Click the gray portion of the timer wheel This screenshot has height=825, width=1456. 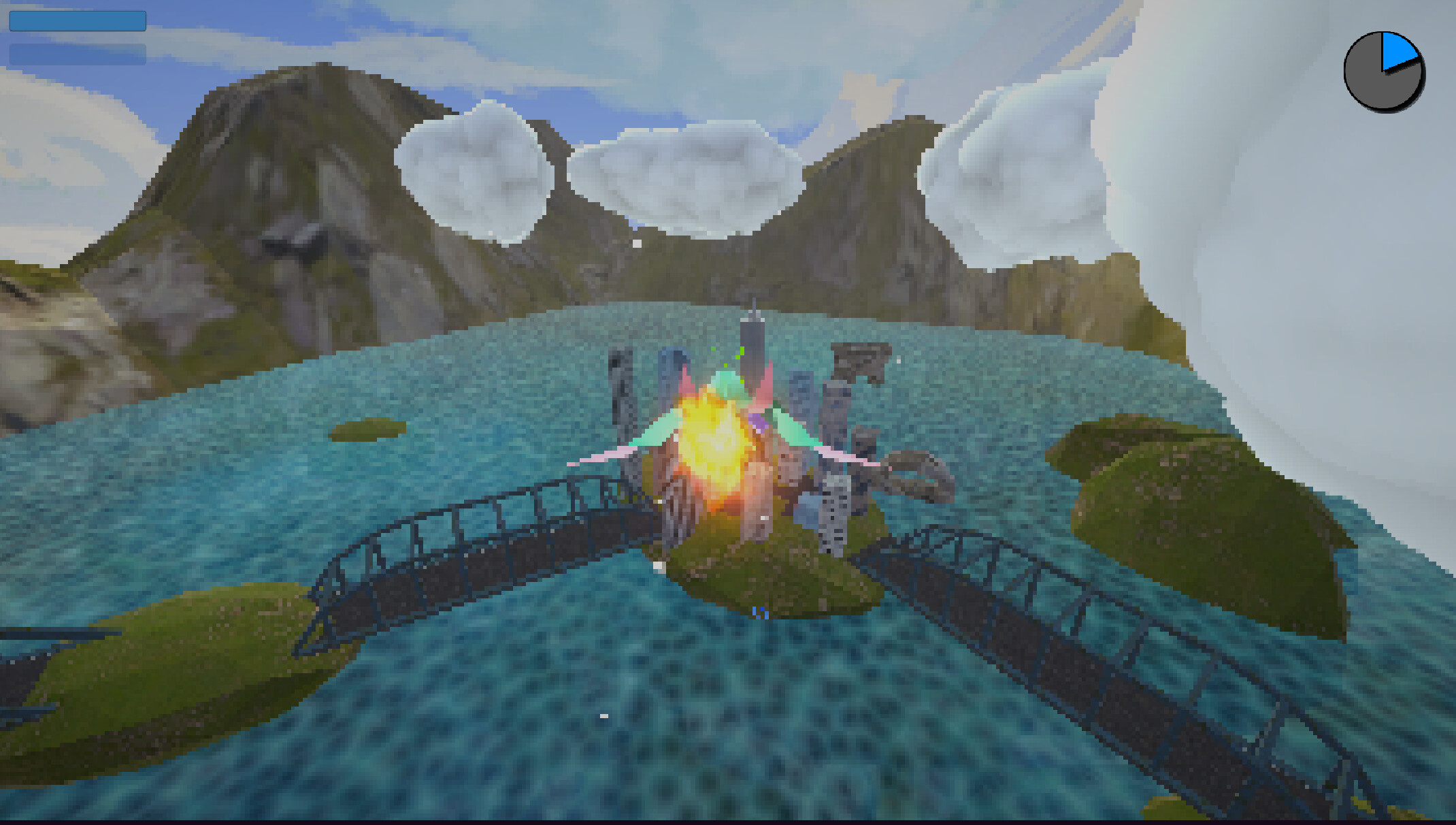1368,88
